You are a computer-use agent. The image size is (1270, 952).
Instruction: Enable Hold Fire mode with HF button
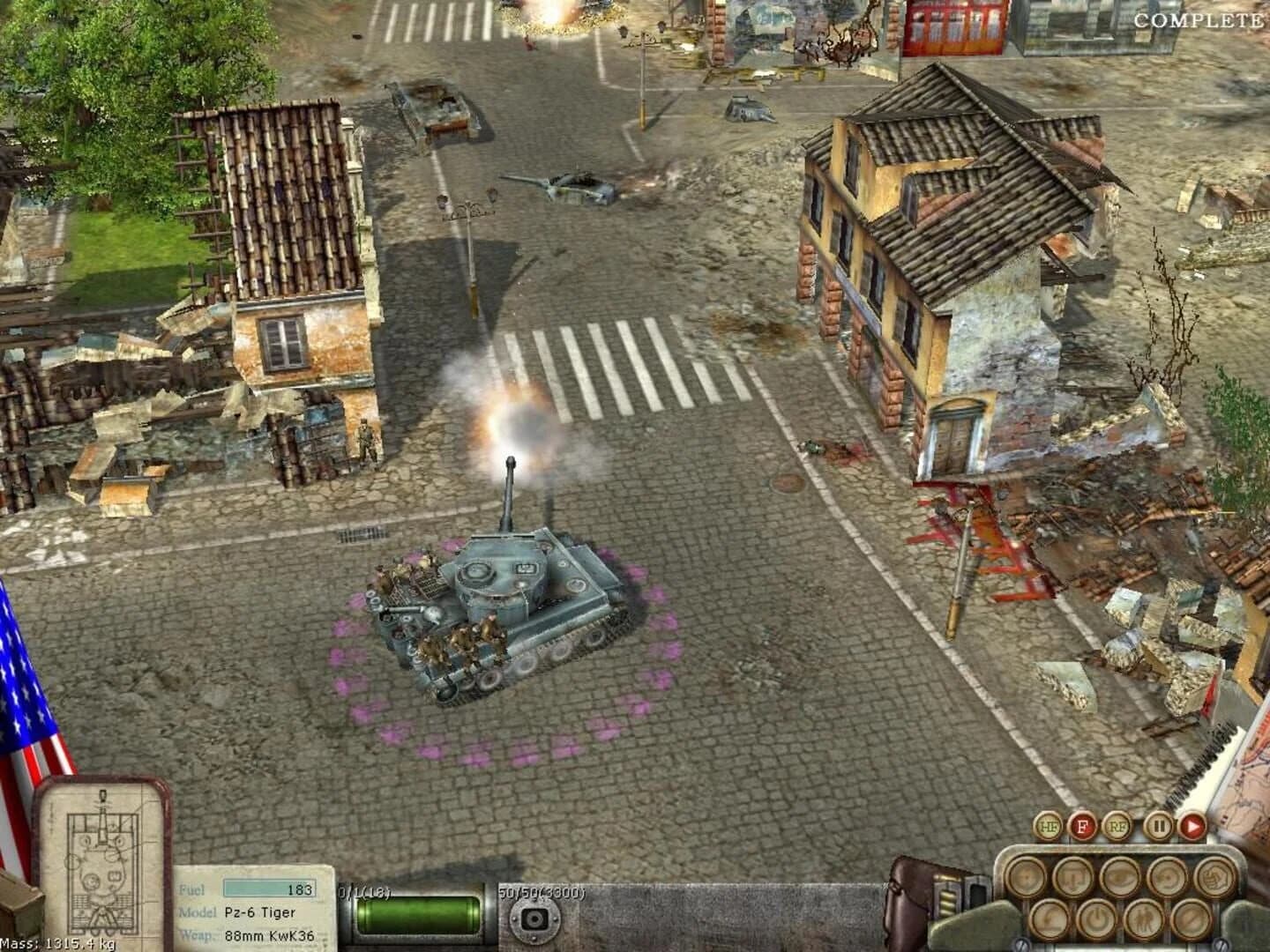point(1048,826)
